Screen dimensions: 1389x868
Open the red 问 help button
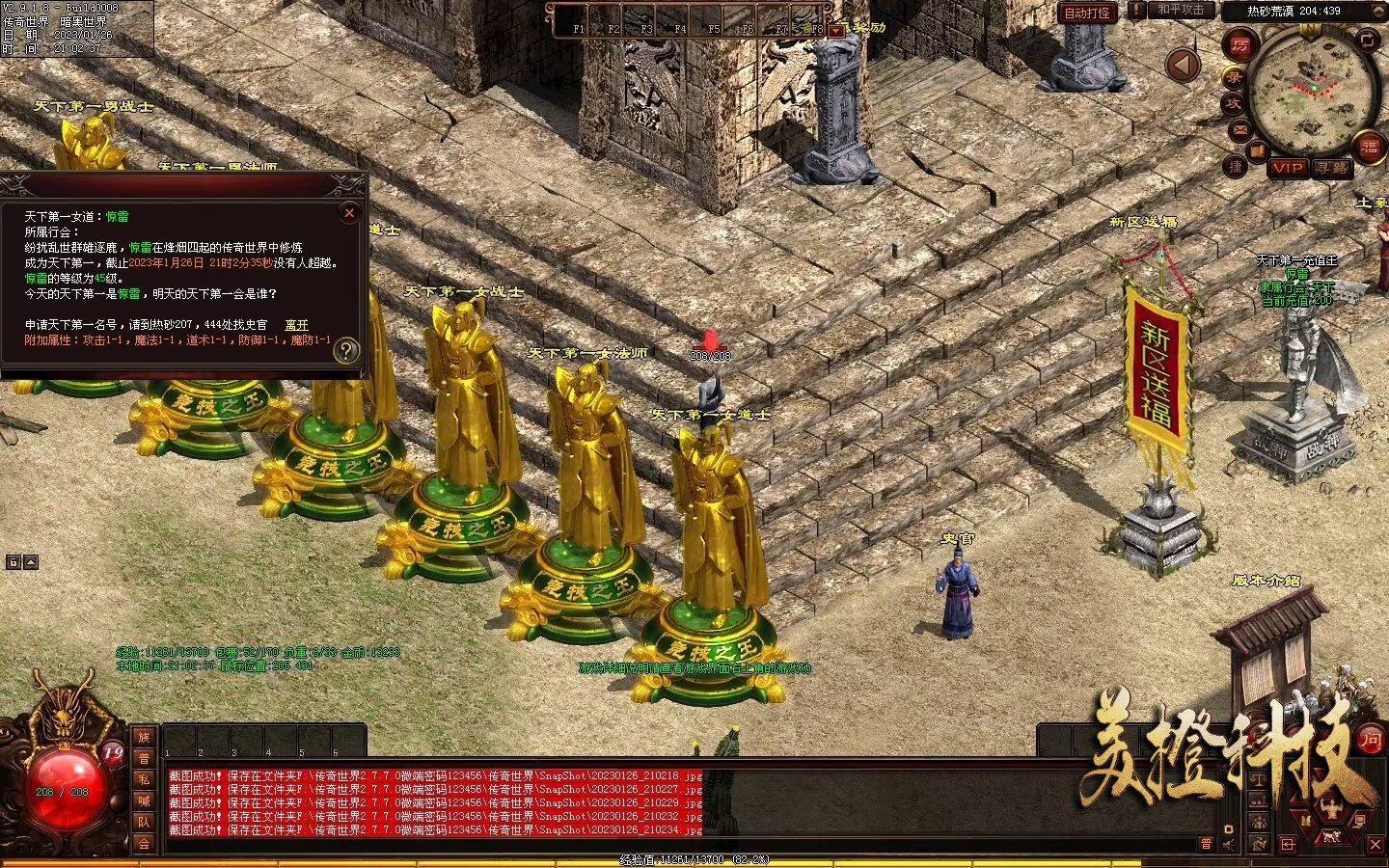click(x=1370, y=740)
